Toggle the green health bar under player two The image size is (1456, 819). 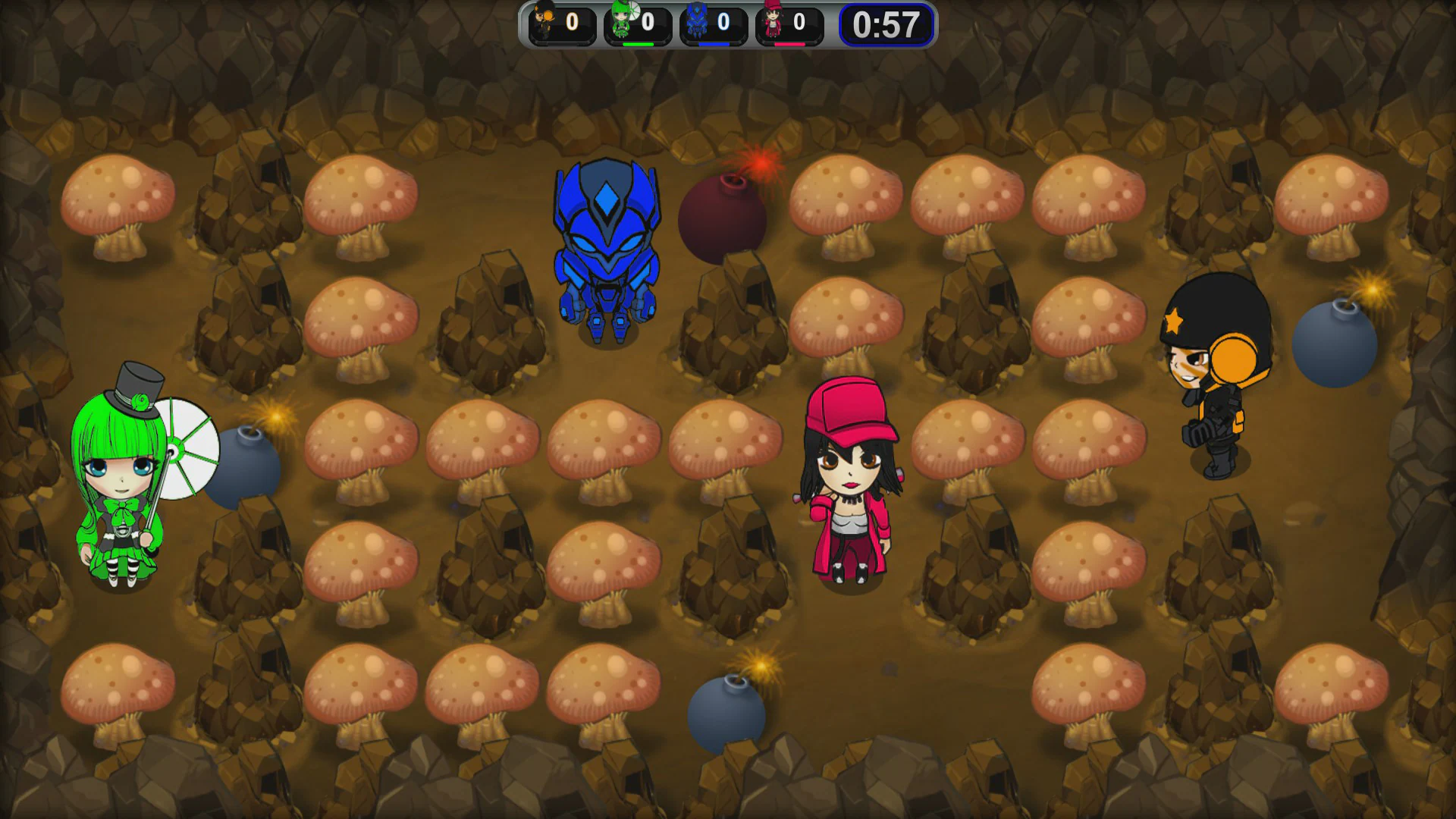click(639, 44)
